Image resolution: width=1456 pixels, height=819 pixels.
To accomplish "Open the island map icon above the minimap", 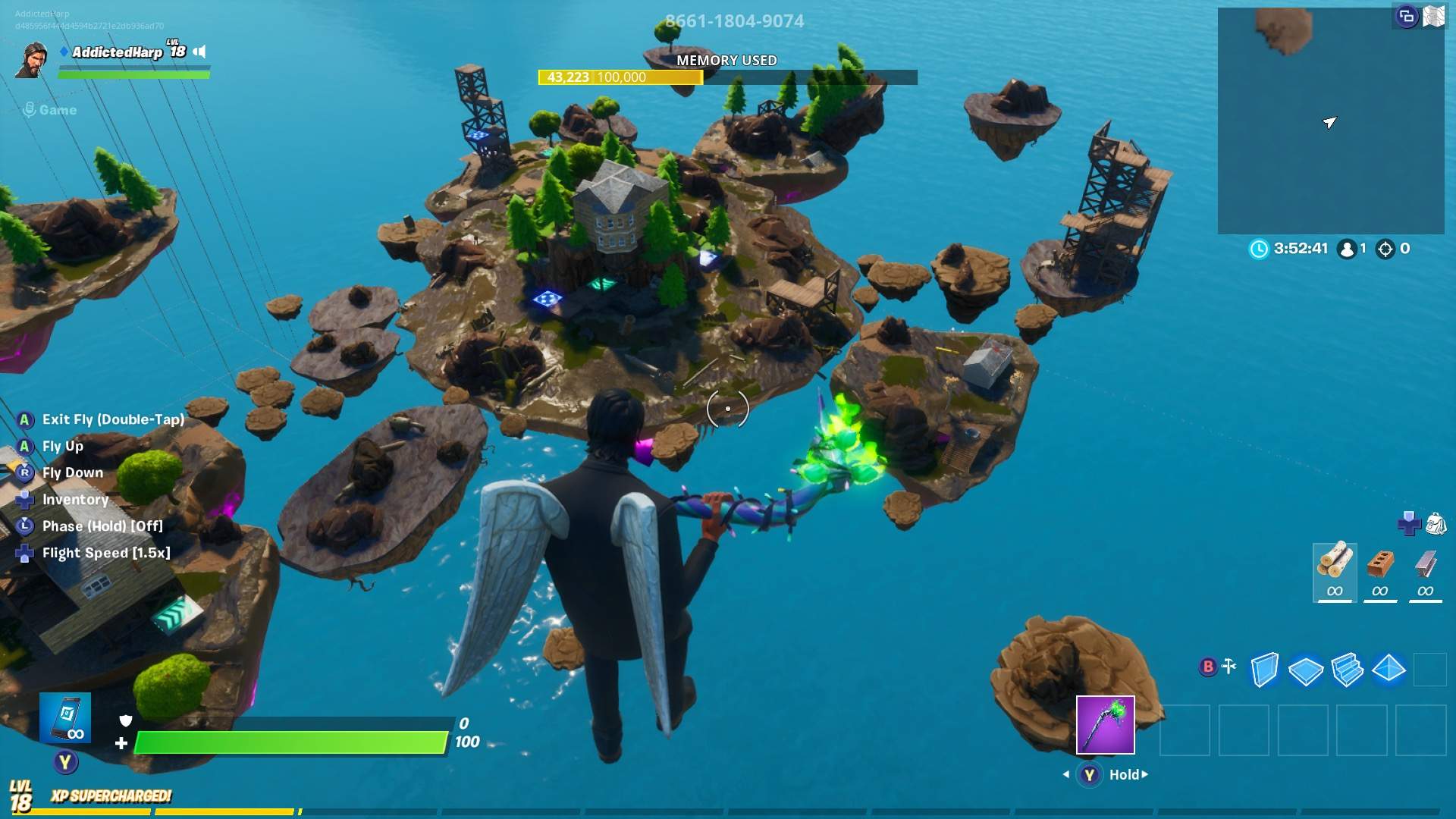I will 1434,15.
